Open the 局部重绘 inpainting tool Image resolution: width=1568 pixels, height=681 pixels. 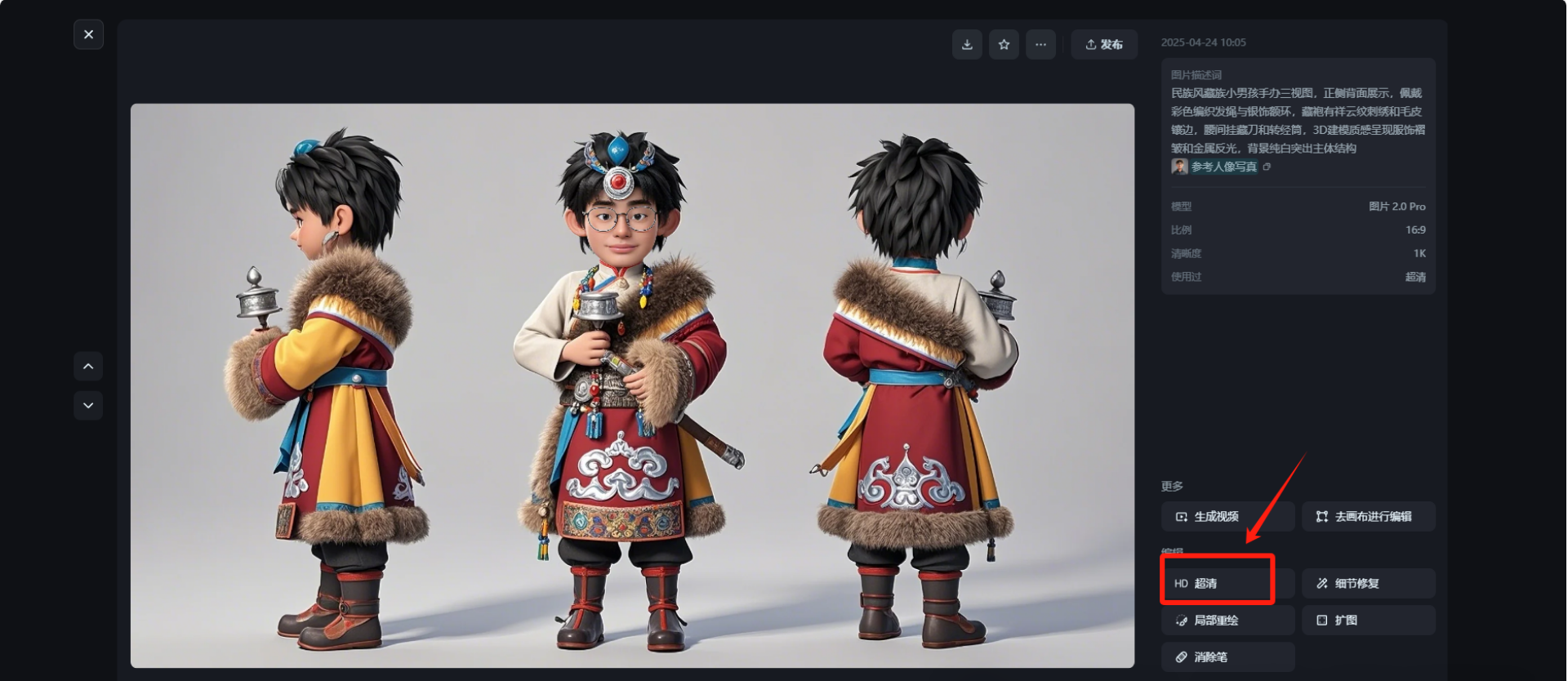pos(1227,620)
